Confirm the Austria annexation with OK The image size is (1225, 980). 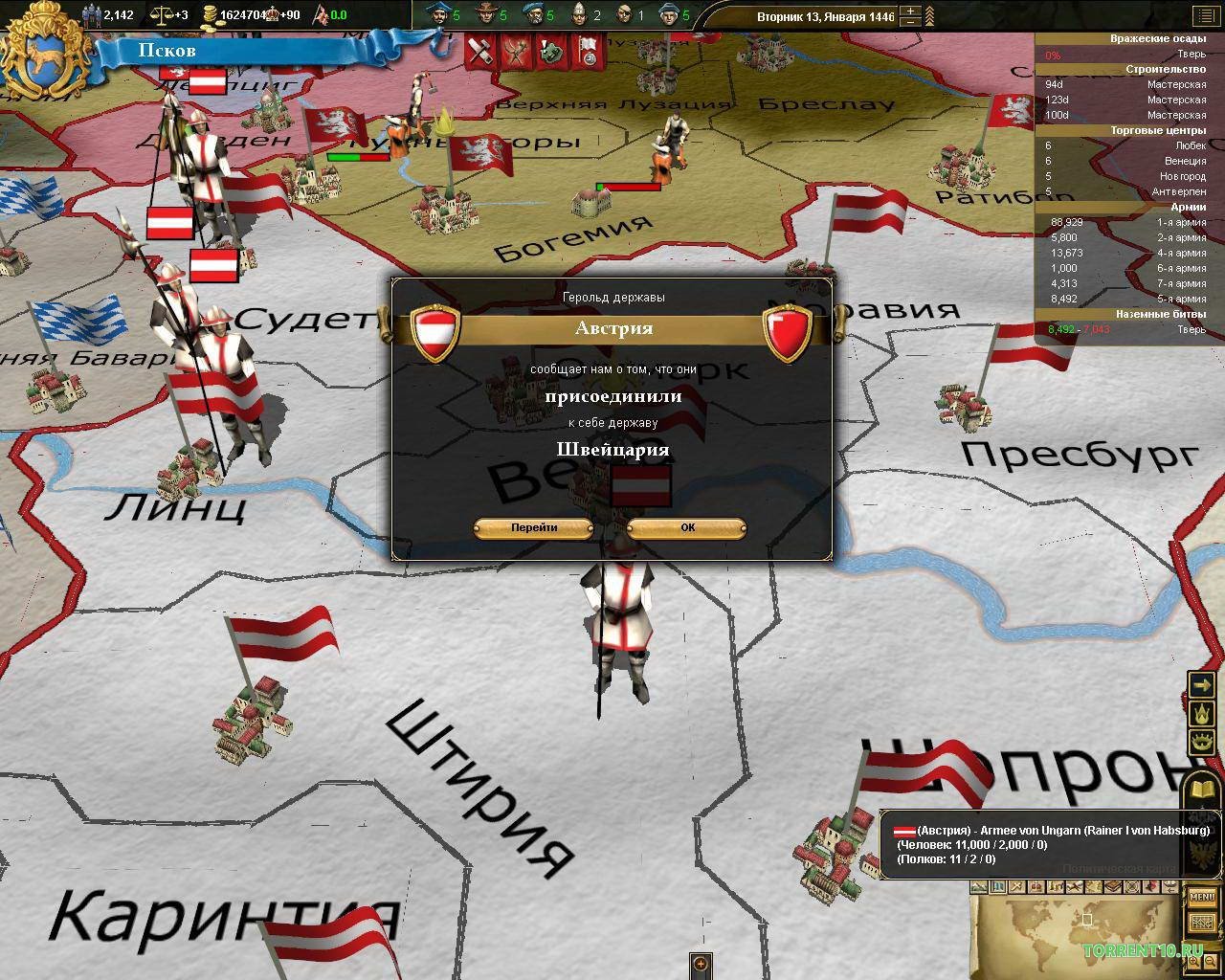[x=685, y=527]
